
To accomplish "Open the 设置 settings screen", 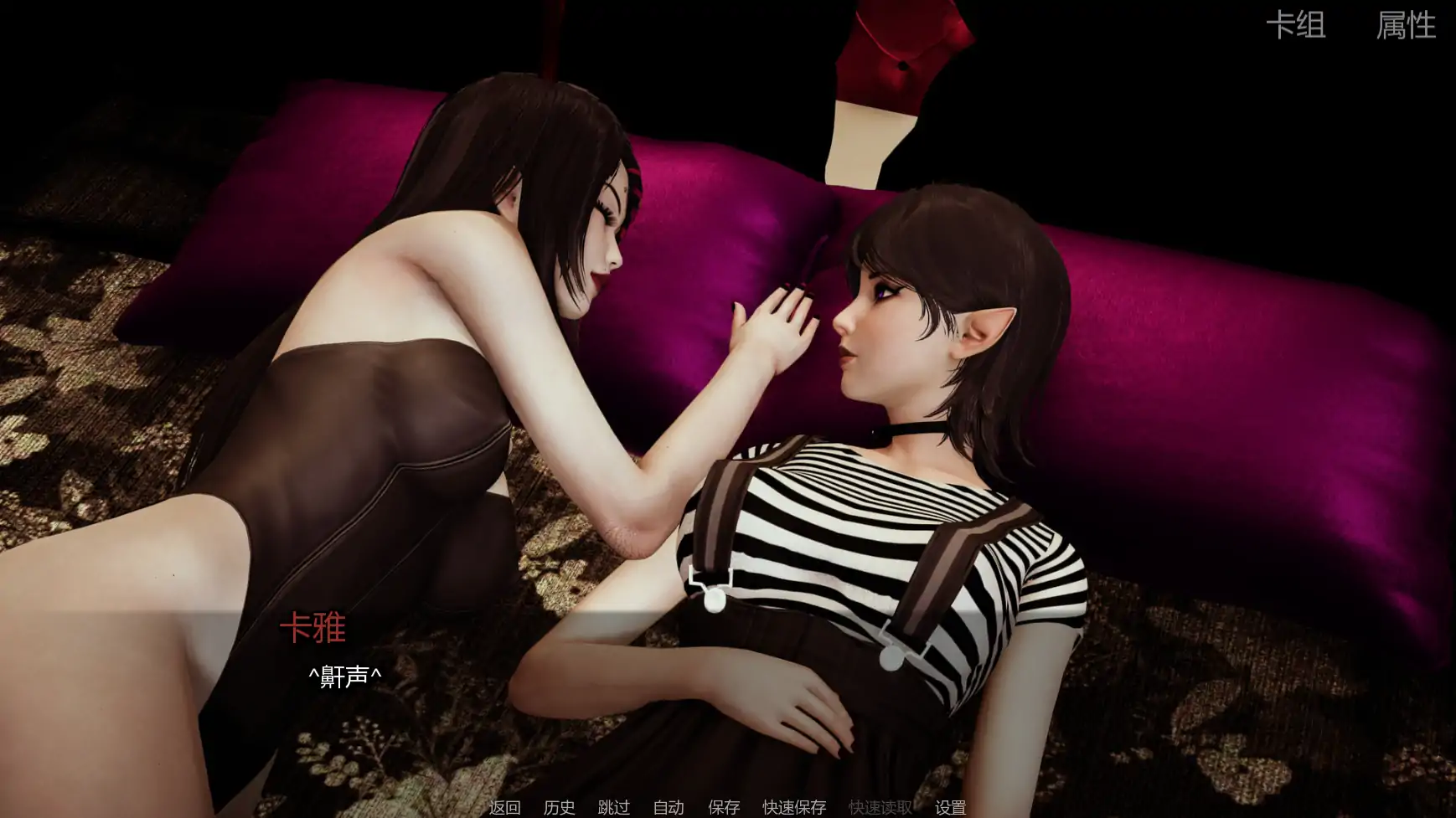I will click(952, 807).
